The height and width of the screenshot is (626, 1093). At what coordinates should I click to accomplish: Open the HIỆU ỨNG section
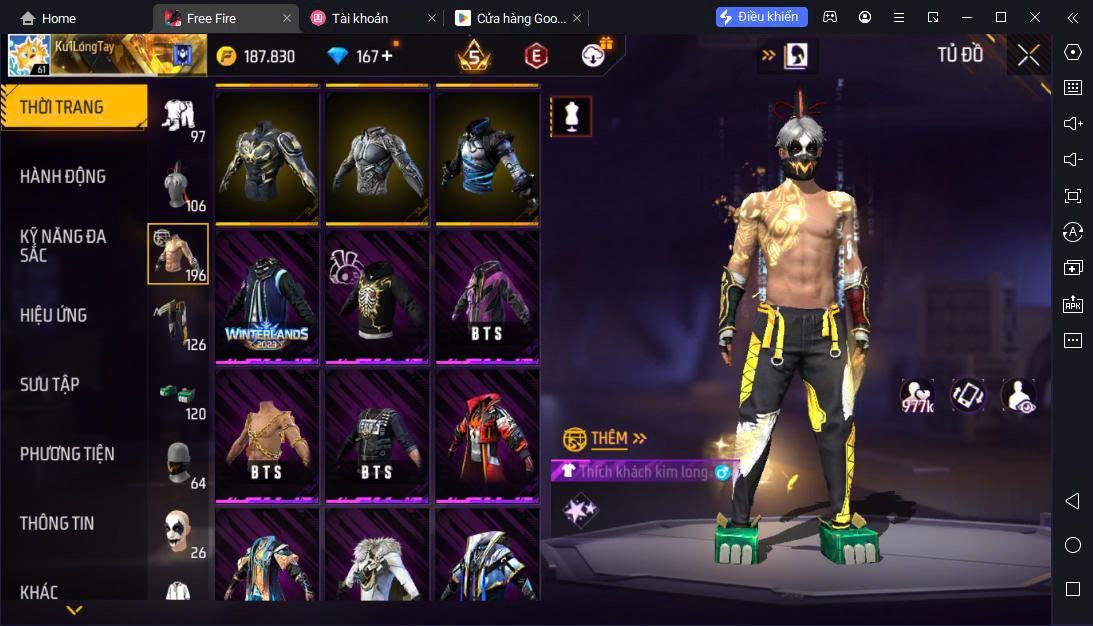[x=54, y=315]
